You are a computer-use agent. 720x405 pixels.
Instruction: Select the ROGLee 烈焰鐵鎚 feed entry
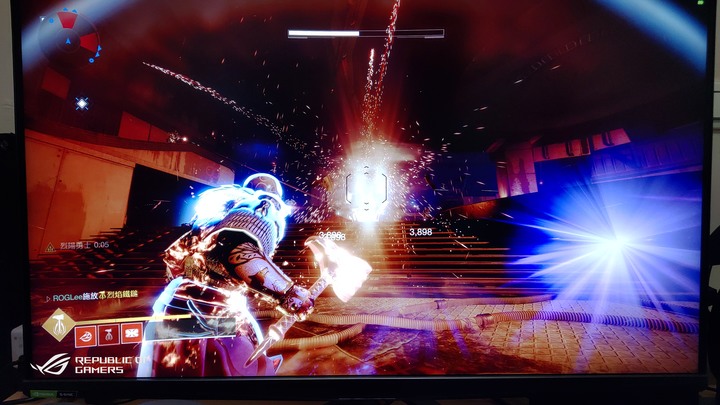pos(93,297)
